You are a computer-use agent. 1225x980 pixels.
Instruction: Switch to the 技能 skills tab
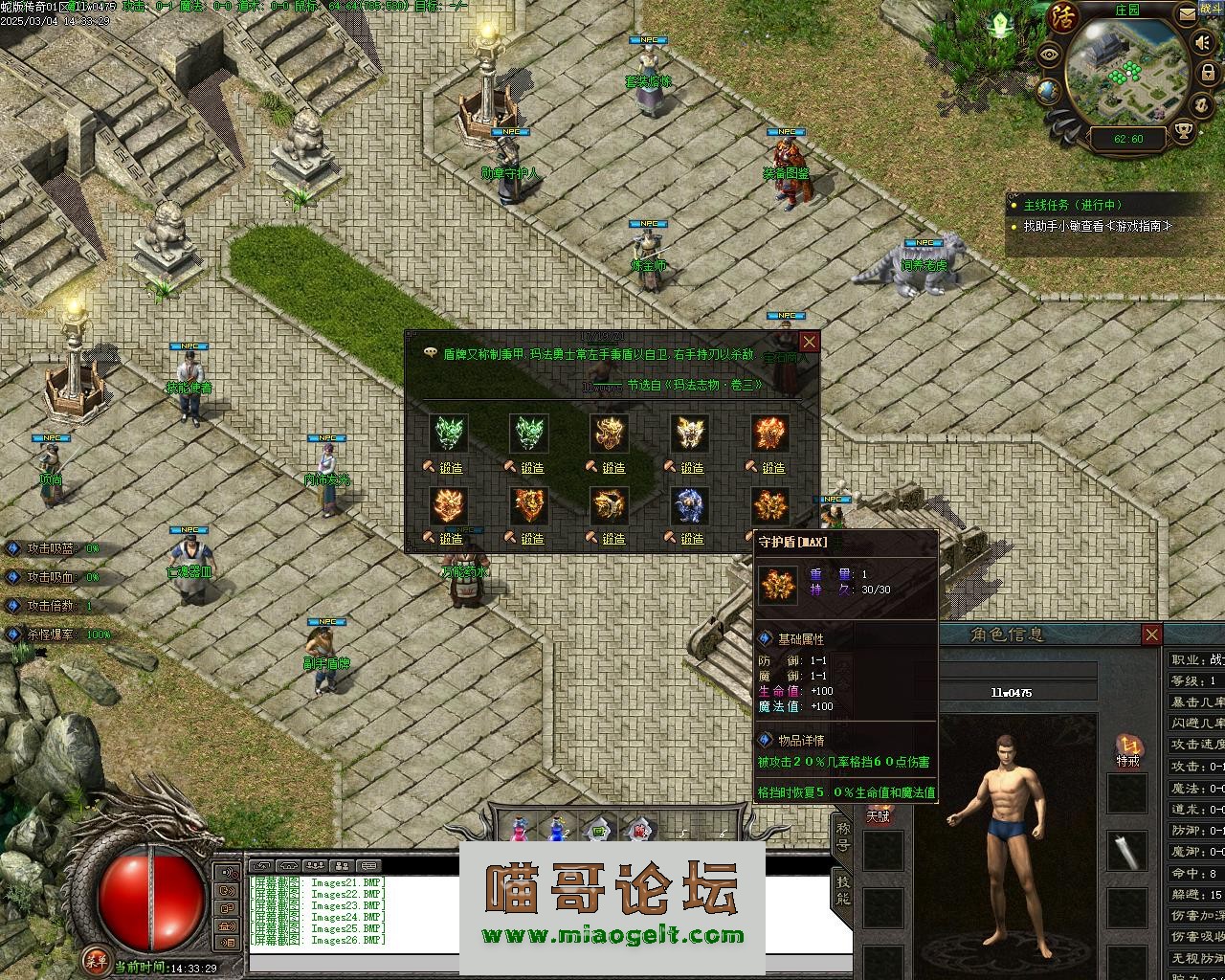coord(842,889)
